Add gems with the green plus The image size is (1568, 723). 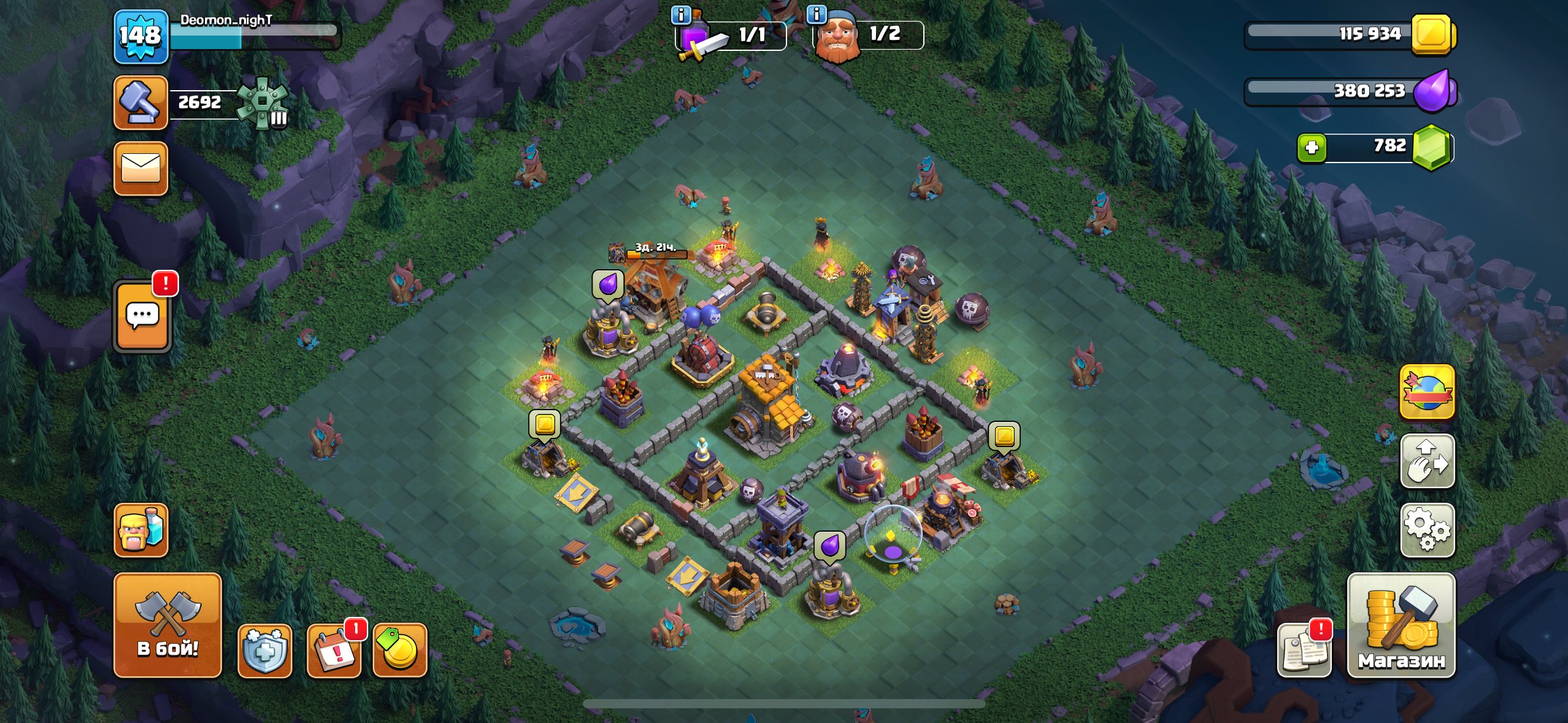pyautogui.click(x=1312, y=148)
